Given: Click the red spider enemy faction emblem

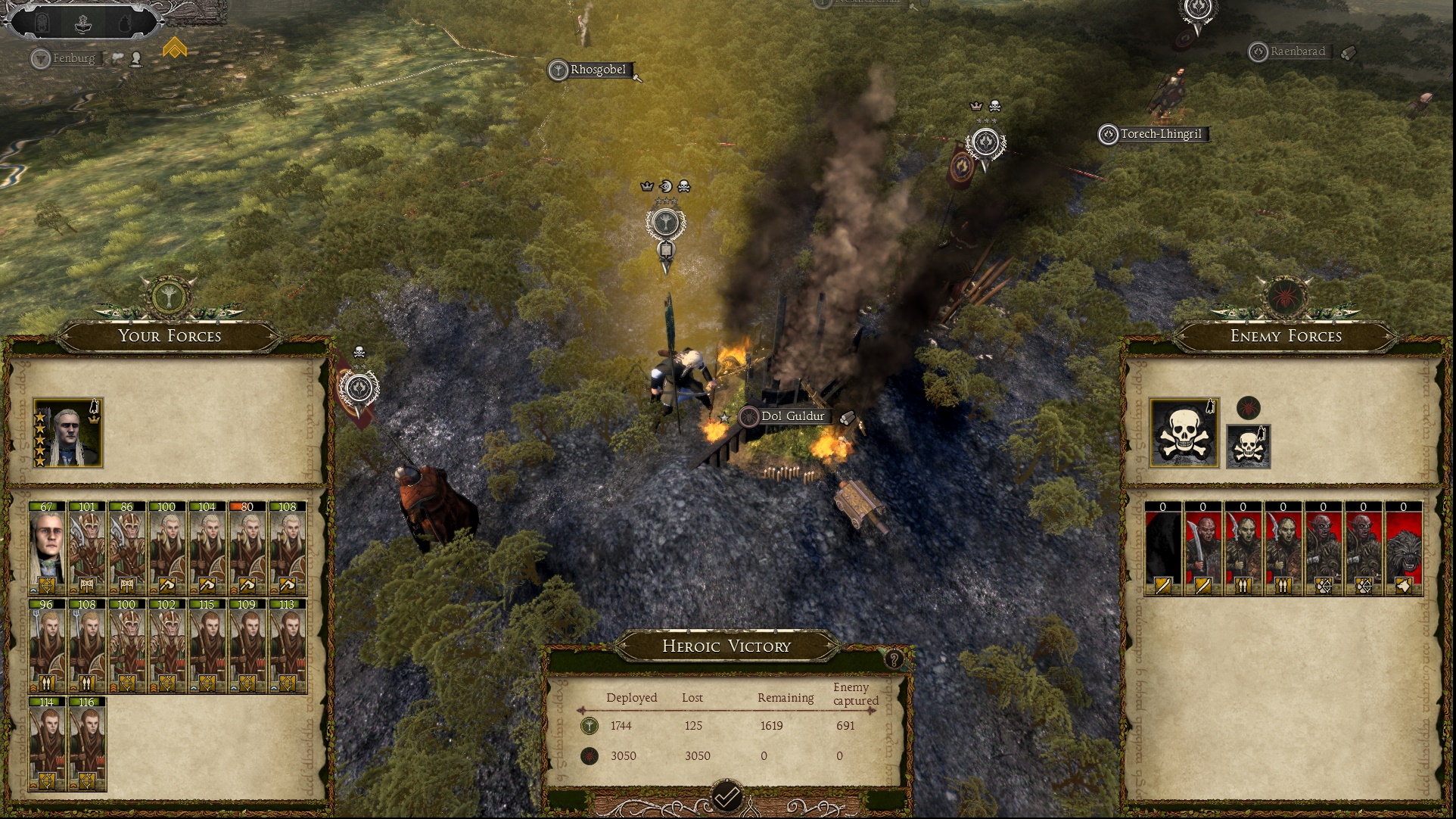Looking at the screenshot, I should click(1286, 296).
